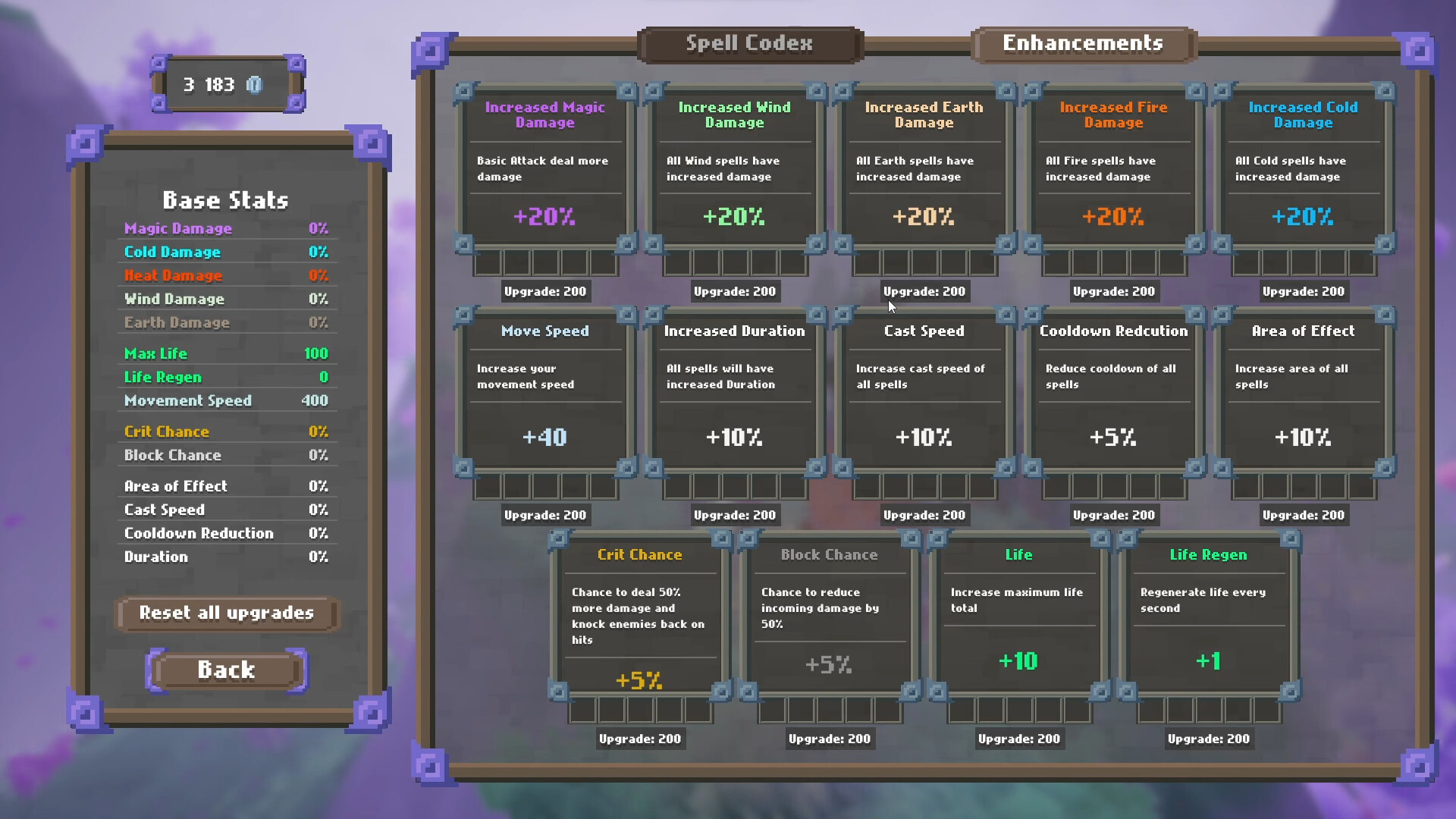Purchase the Cast Speed upgrade for 200
This screenshot has height=819, width=1456.
point(924,514)
